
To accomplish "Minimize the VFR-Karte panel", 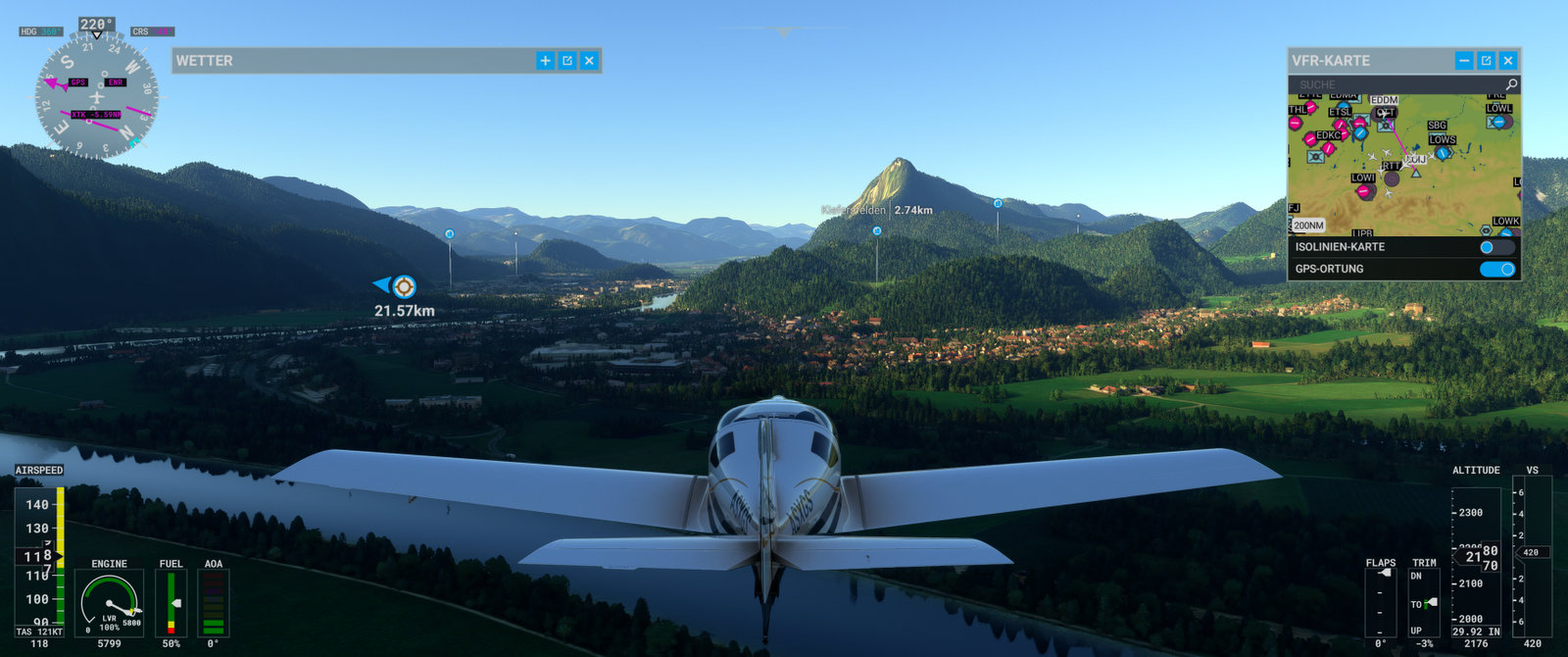I will coord(1464,61).
